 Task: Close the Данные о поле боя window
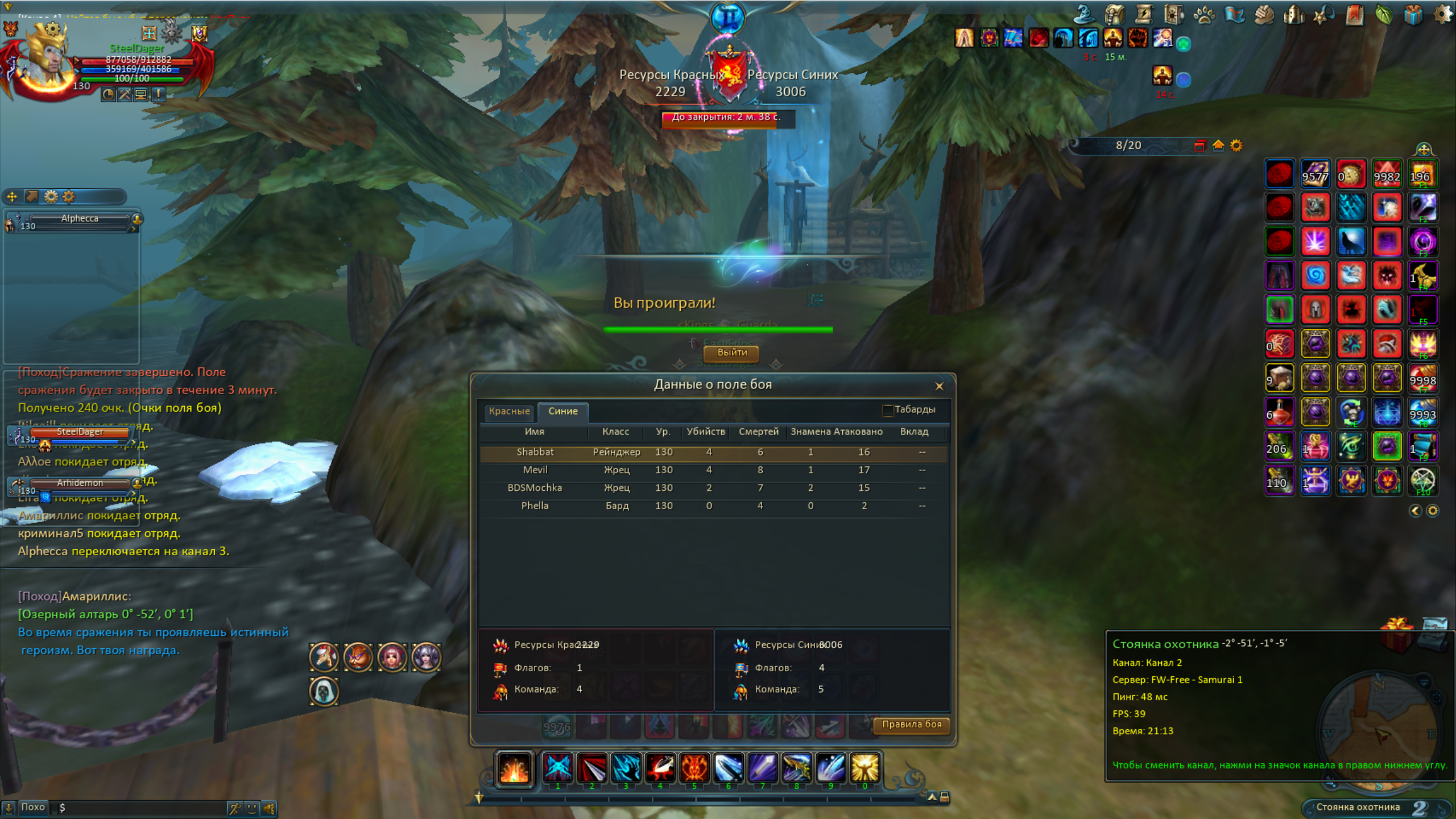939,386
